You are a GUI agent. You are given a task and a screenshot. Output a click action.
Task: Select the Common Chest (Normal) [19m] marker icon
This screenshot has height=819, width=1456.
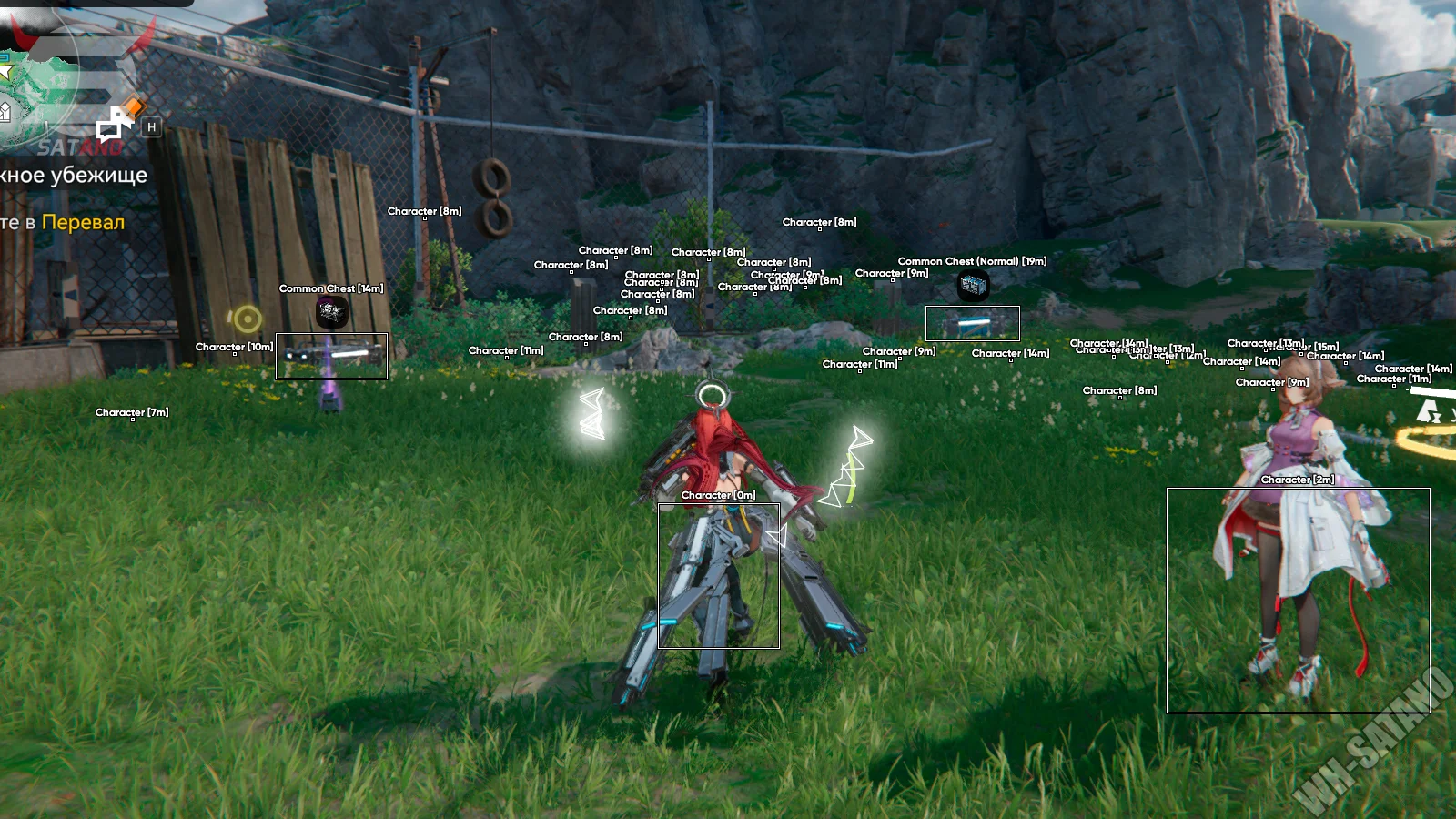(973, 286)
